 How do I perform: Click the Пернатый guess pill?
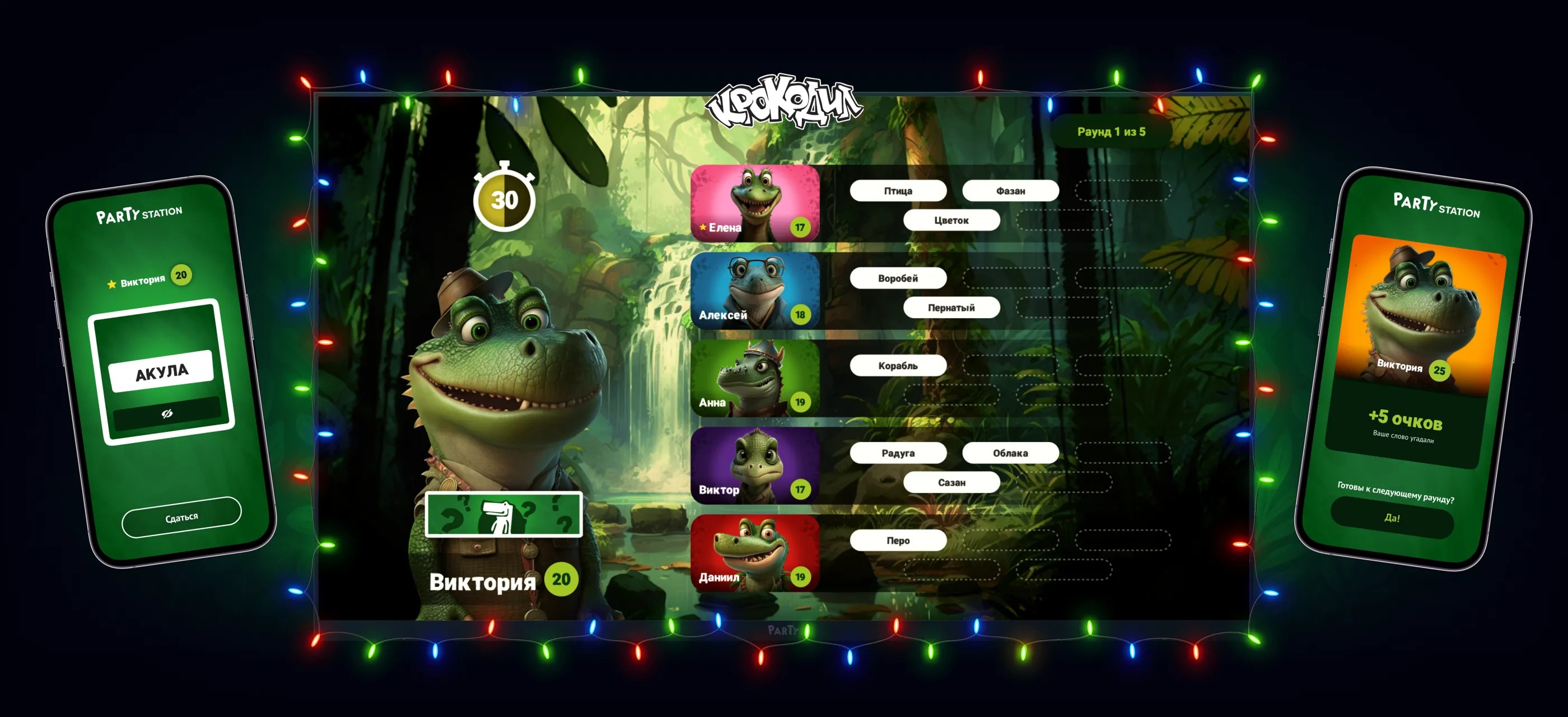pyautogui.click(x=951, y=308)
